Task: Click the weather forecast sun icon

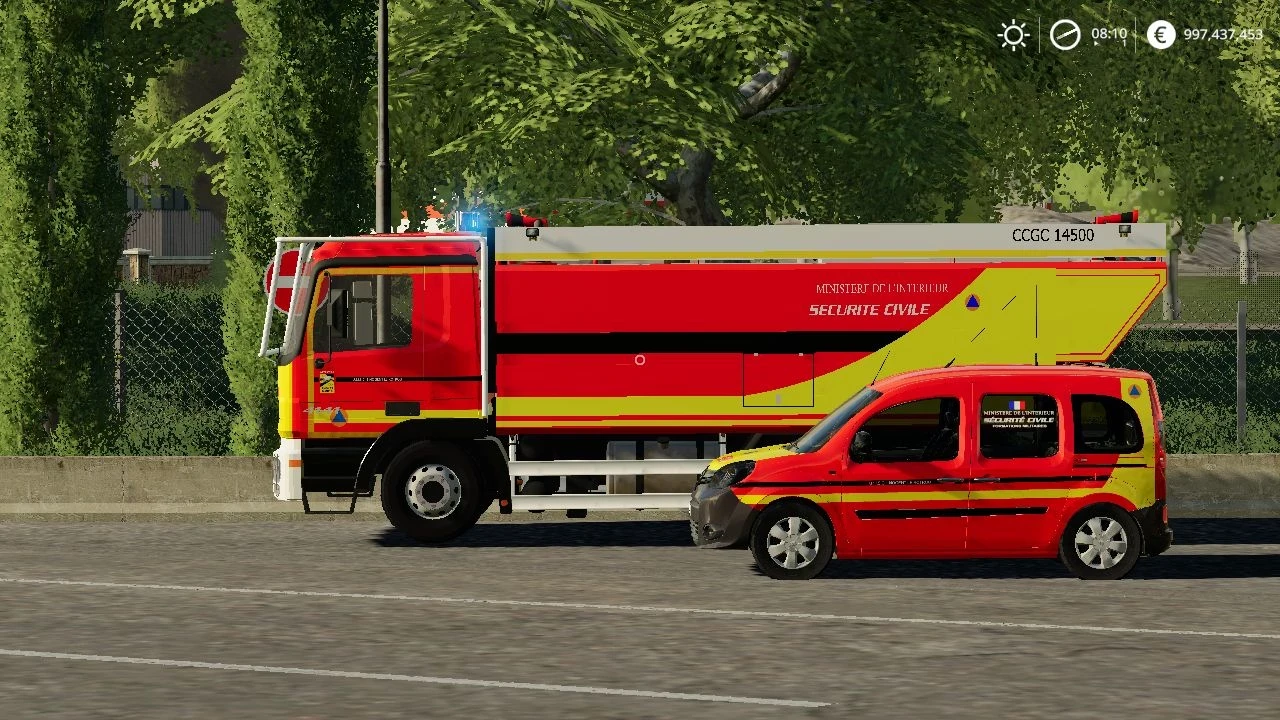Action: tap(1013, 35)
